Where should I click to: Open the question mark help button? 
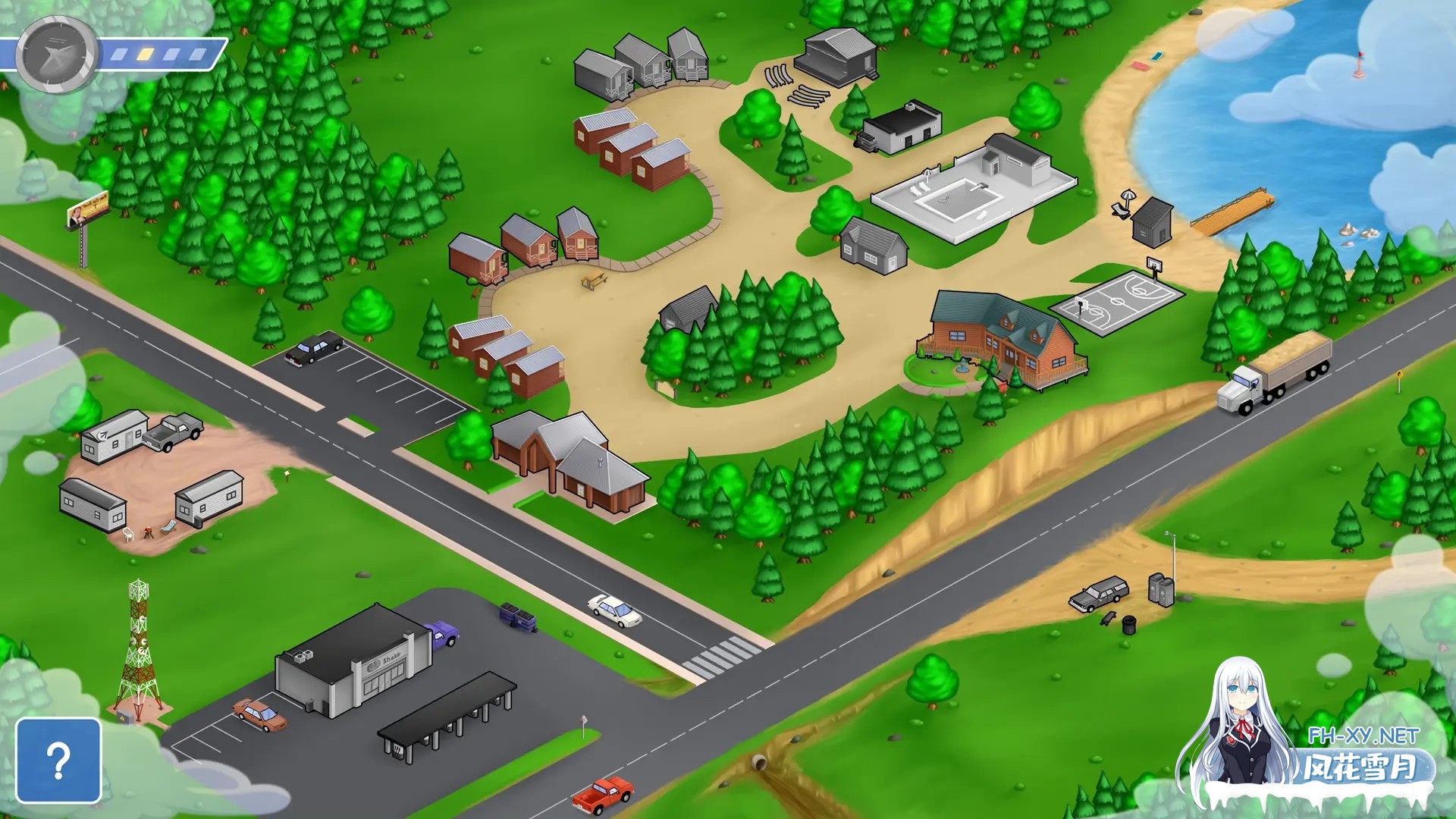pos(58,760)
